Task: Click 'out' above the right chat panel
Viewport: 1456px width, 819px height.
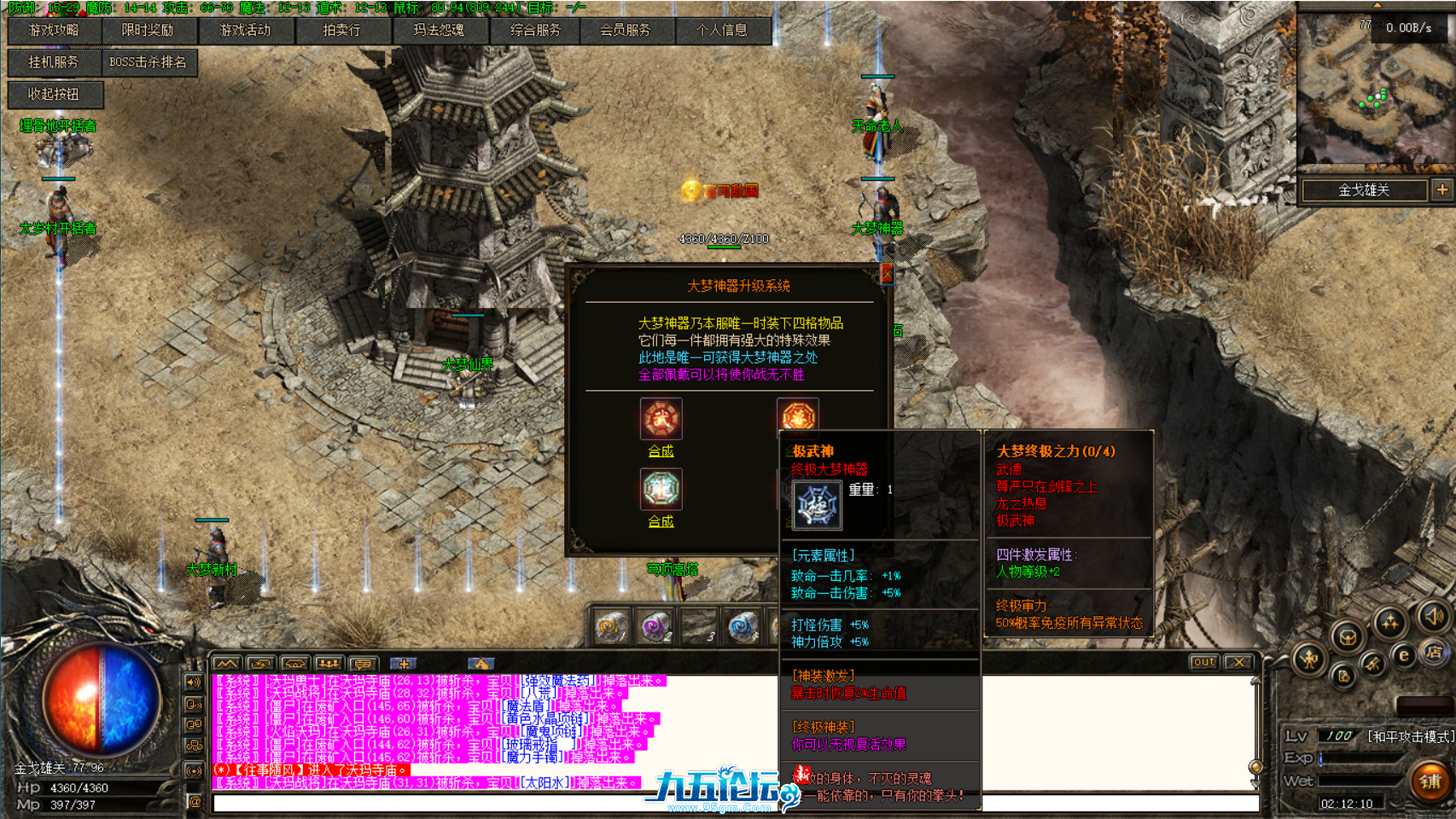Action: 1204,662
